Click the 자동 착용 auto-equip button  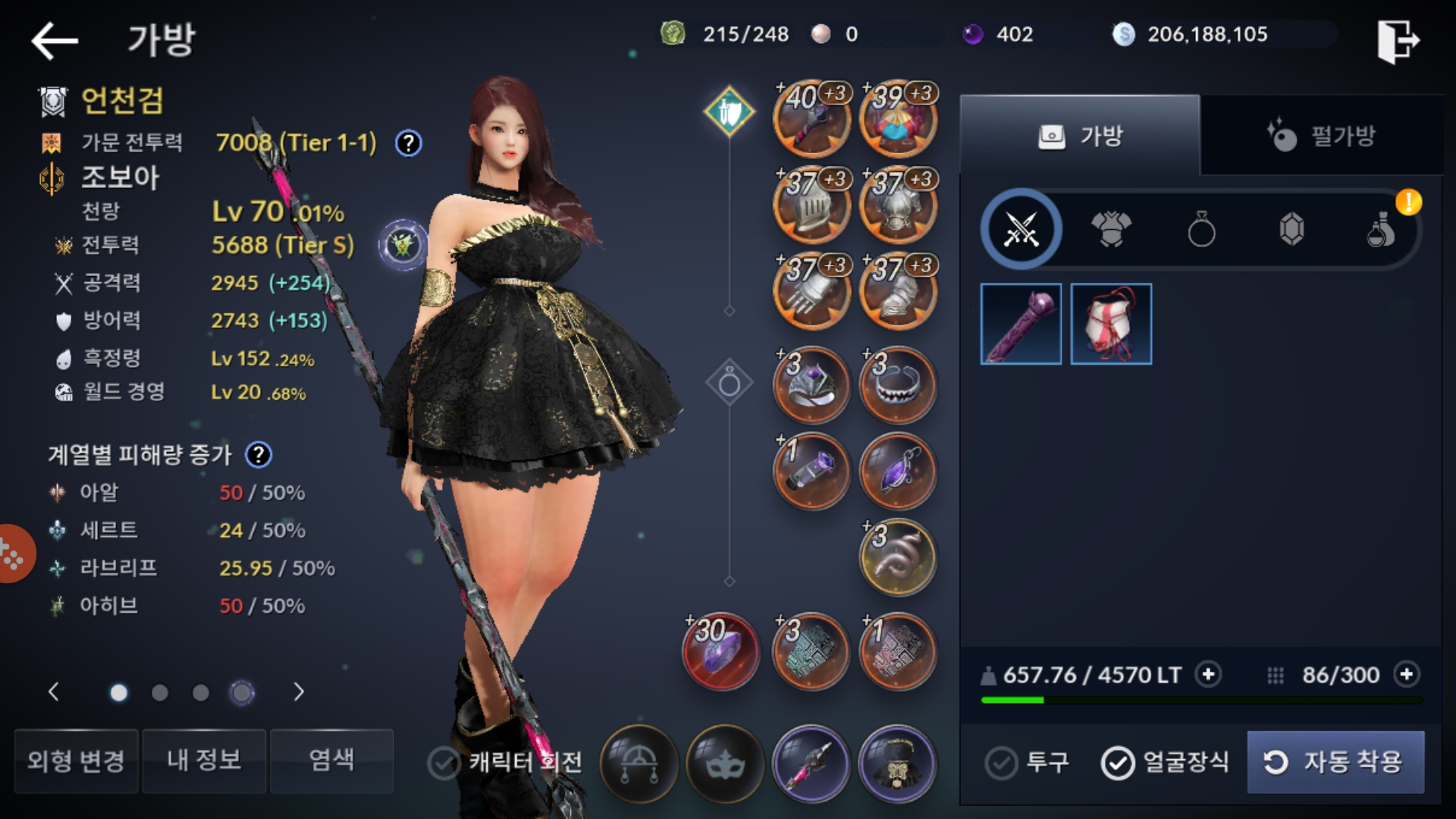[x=1335, y=762]
